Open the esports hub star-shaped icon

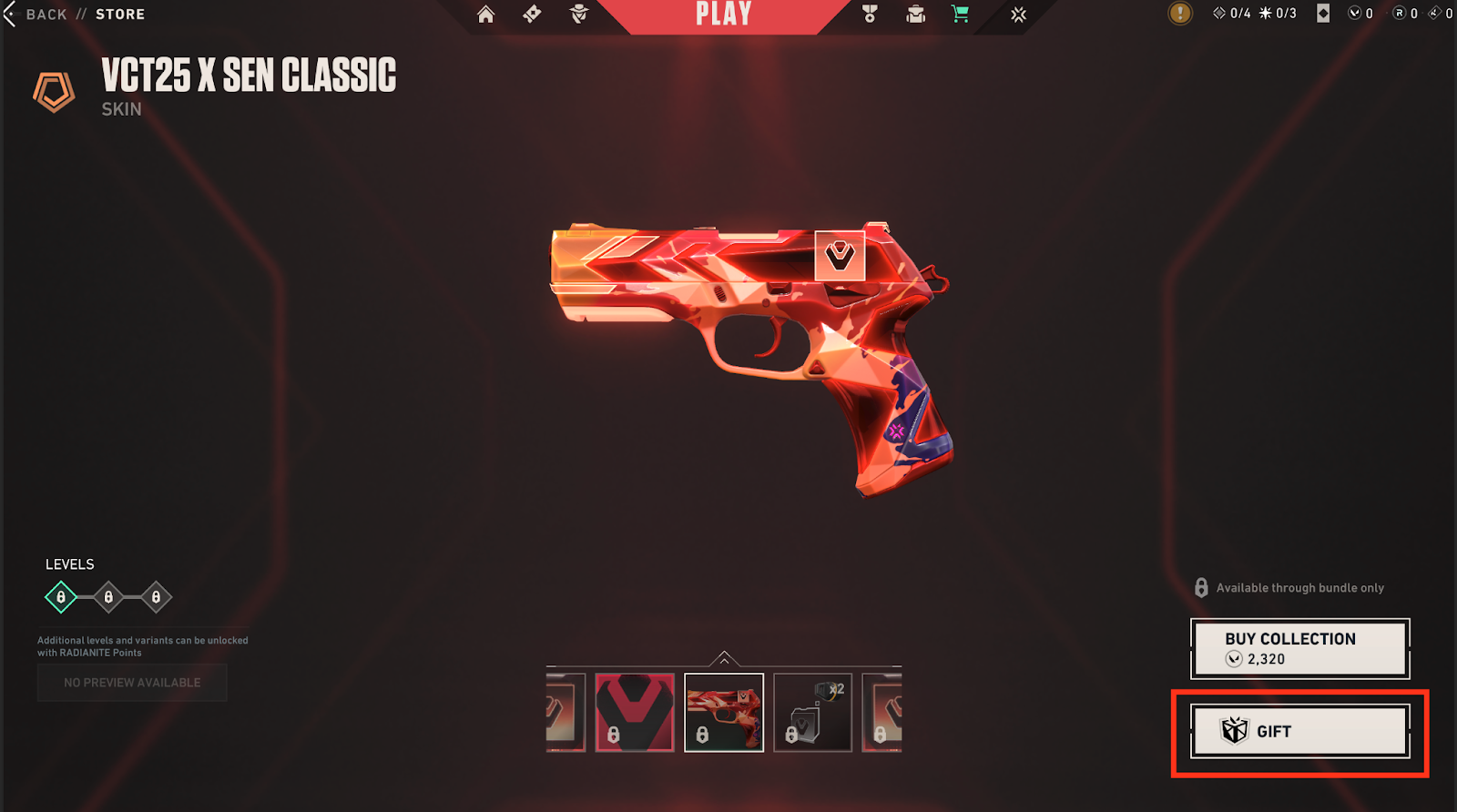[1019, 15]
